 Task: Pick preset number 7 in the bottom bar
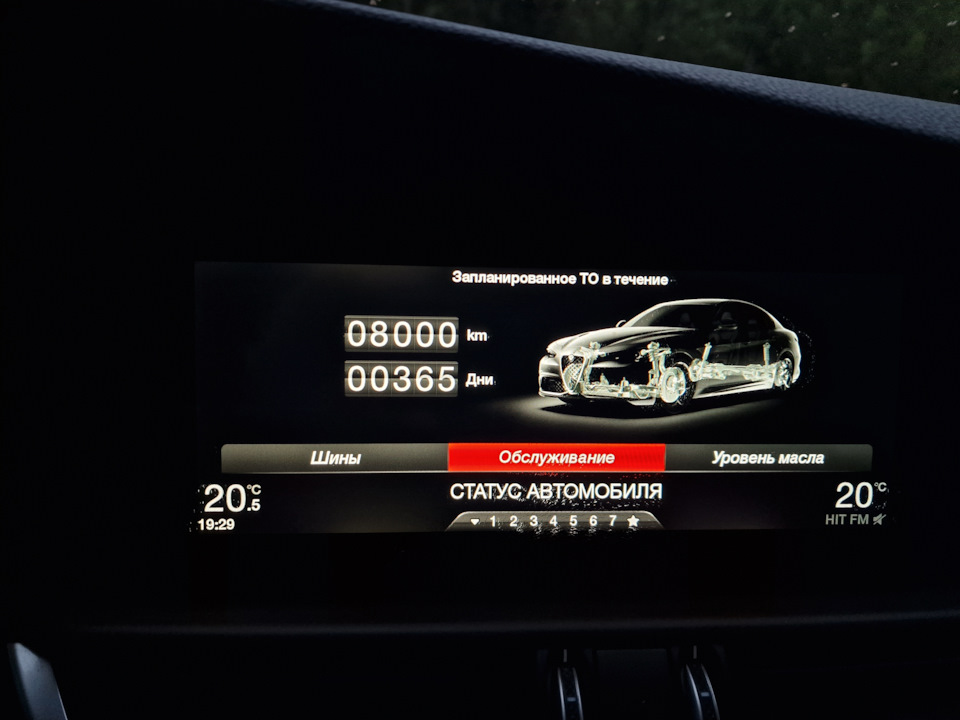612,521
